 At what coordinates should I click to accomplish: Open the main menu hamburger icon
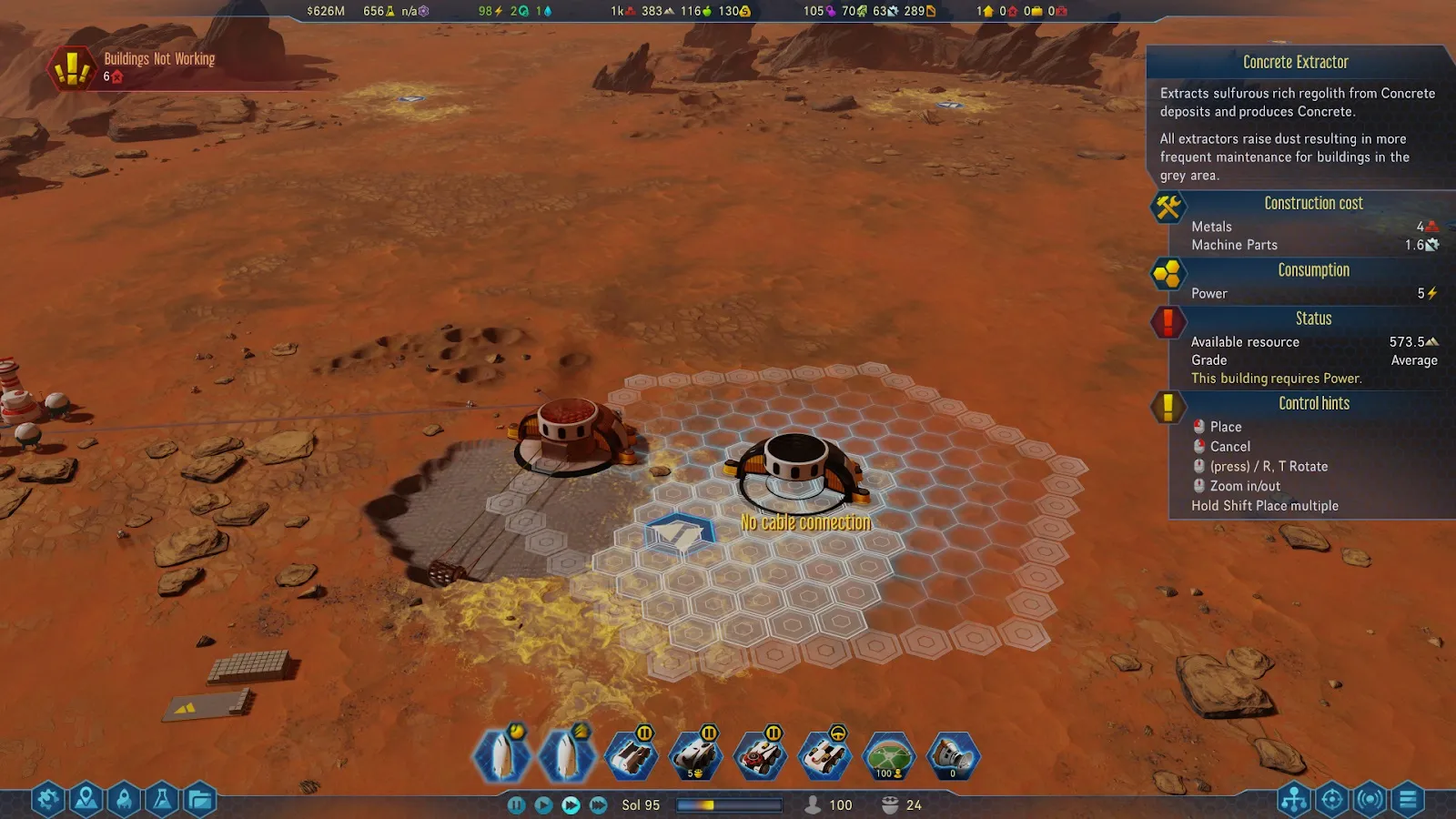pyautogui.click(x=1408, y=800)
